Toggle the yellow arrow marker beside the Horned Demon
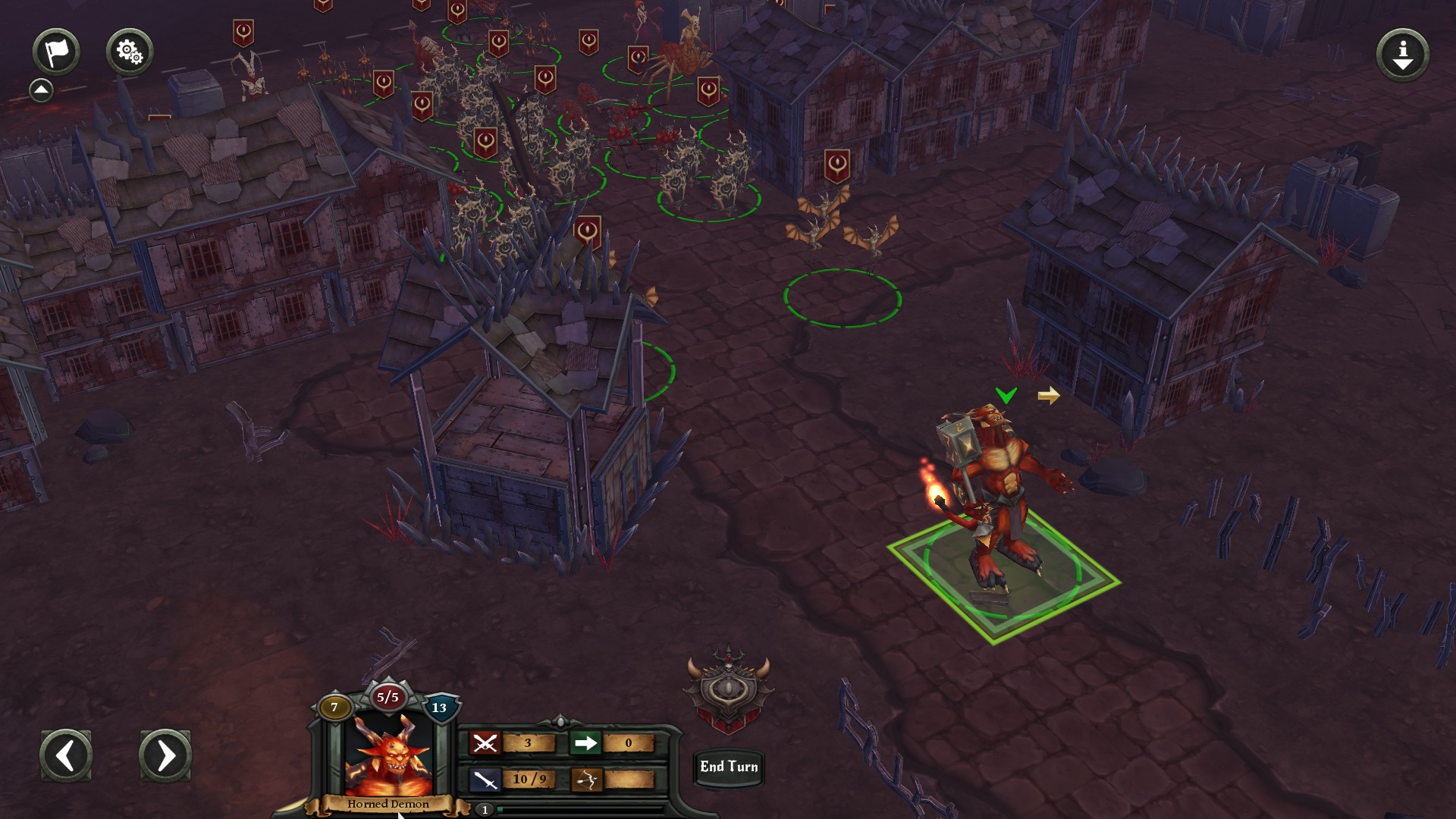Screen dimensions: 1456x819 click(1050, 395)
